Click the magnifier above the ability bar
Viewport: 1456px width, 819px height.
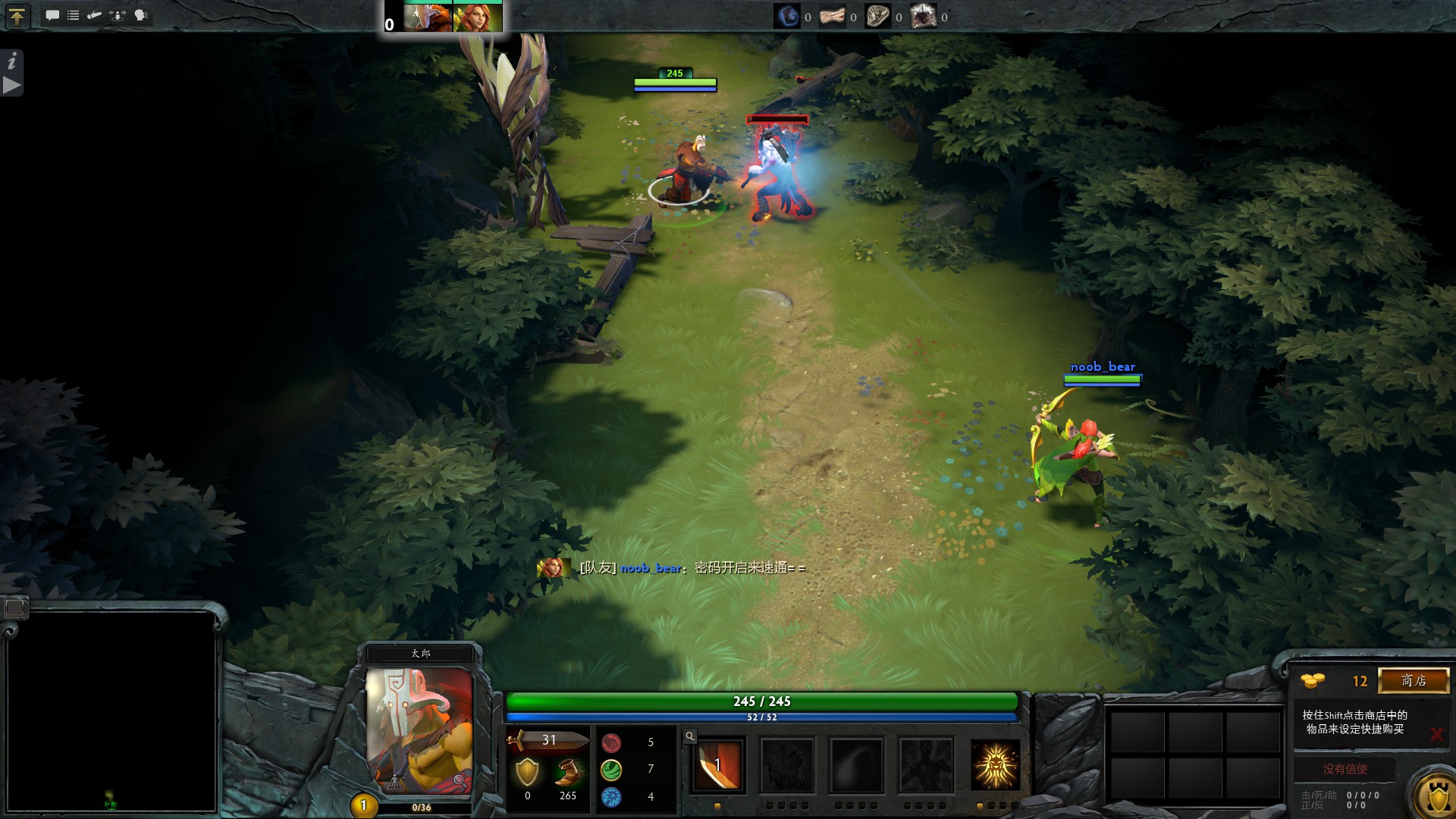(x=689, y=736)
